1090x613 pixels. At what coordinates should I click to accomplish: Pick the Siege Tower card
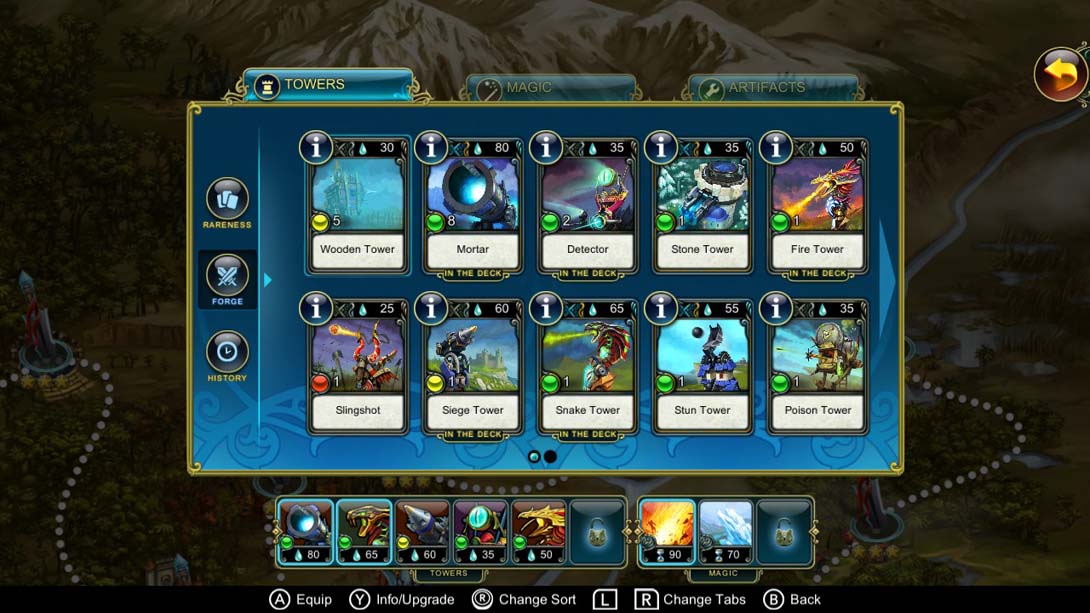click(x=473, y=368)
